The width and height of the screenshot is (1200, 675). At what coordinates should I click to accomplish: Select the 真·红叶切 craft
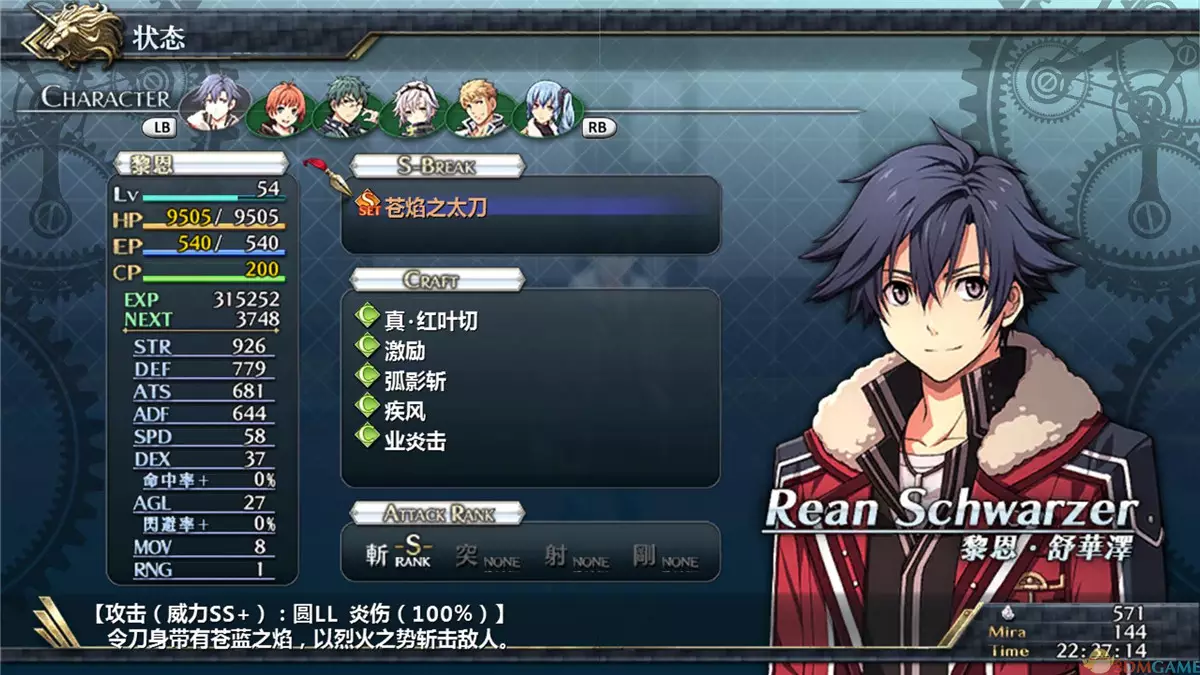point(431,320)
